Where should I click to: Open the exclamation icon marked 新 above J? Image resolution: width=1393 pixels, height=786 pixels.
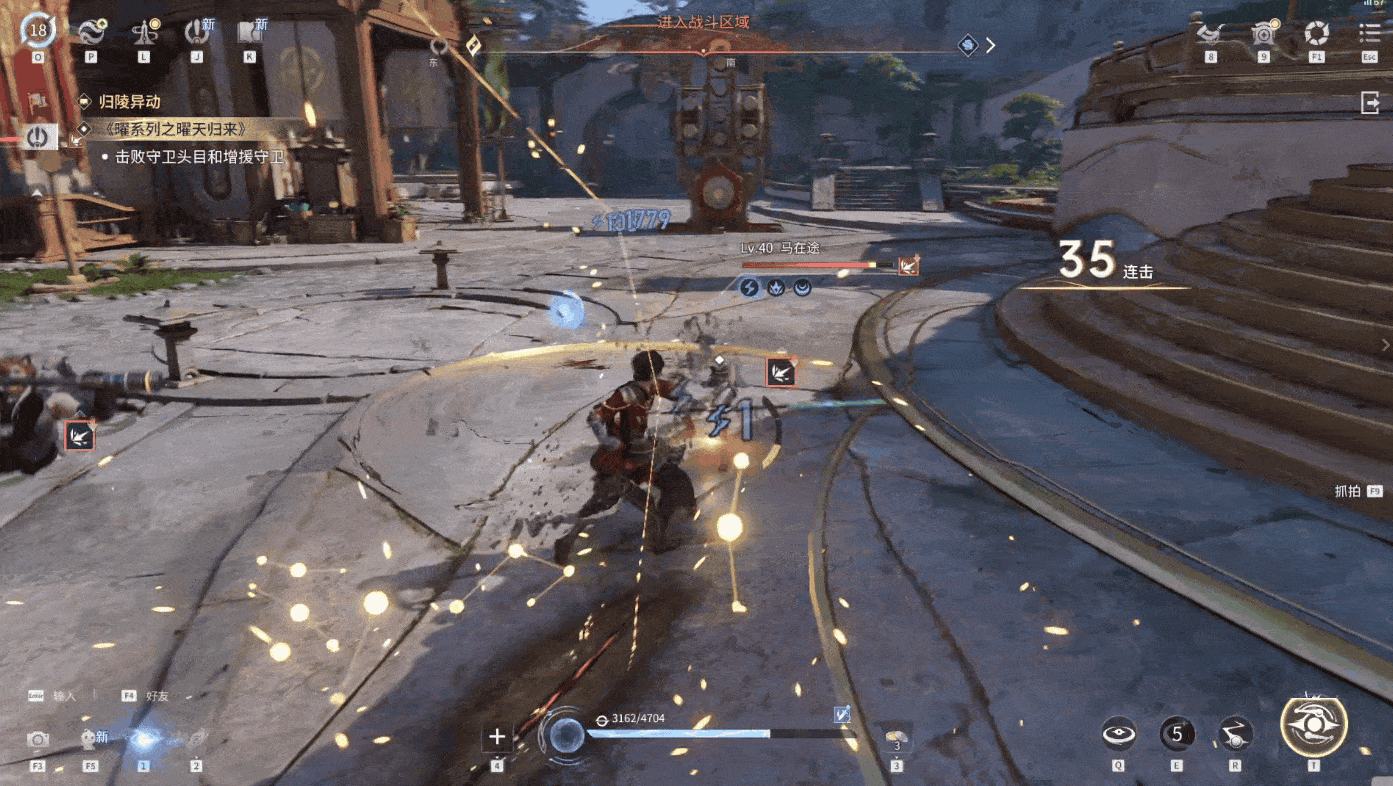click(x=197, y=32)
